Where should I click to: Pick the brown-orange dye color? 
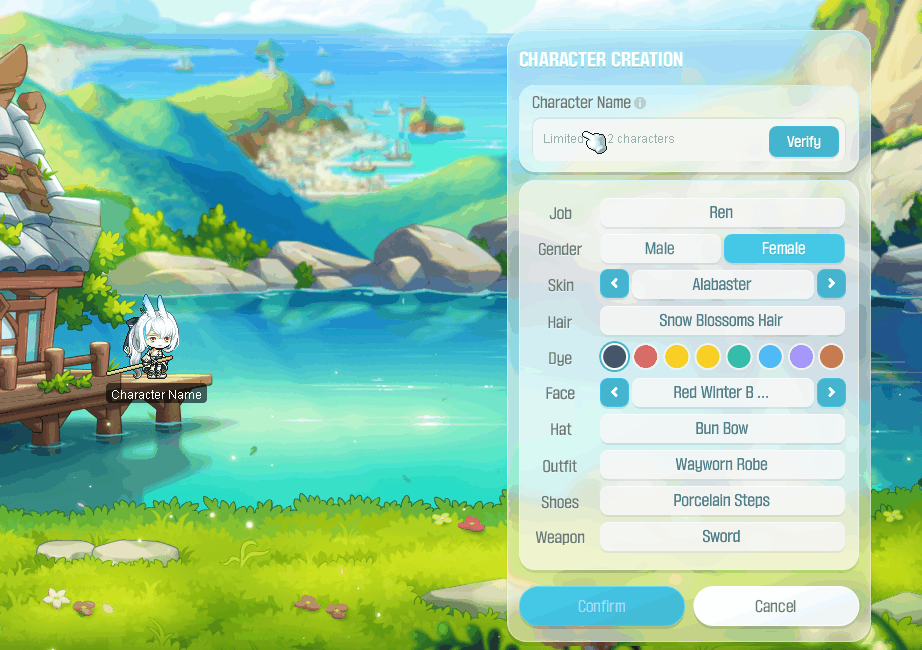(831, 356)
